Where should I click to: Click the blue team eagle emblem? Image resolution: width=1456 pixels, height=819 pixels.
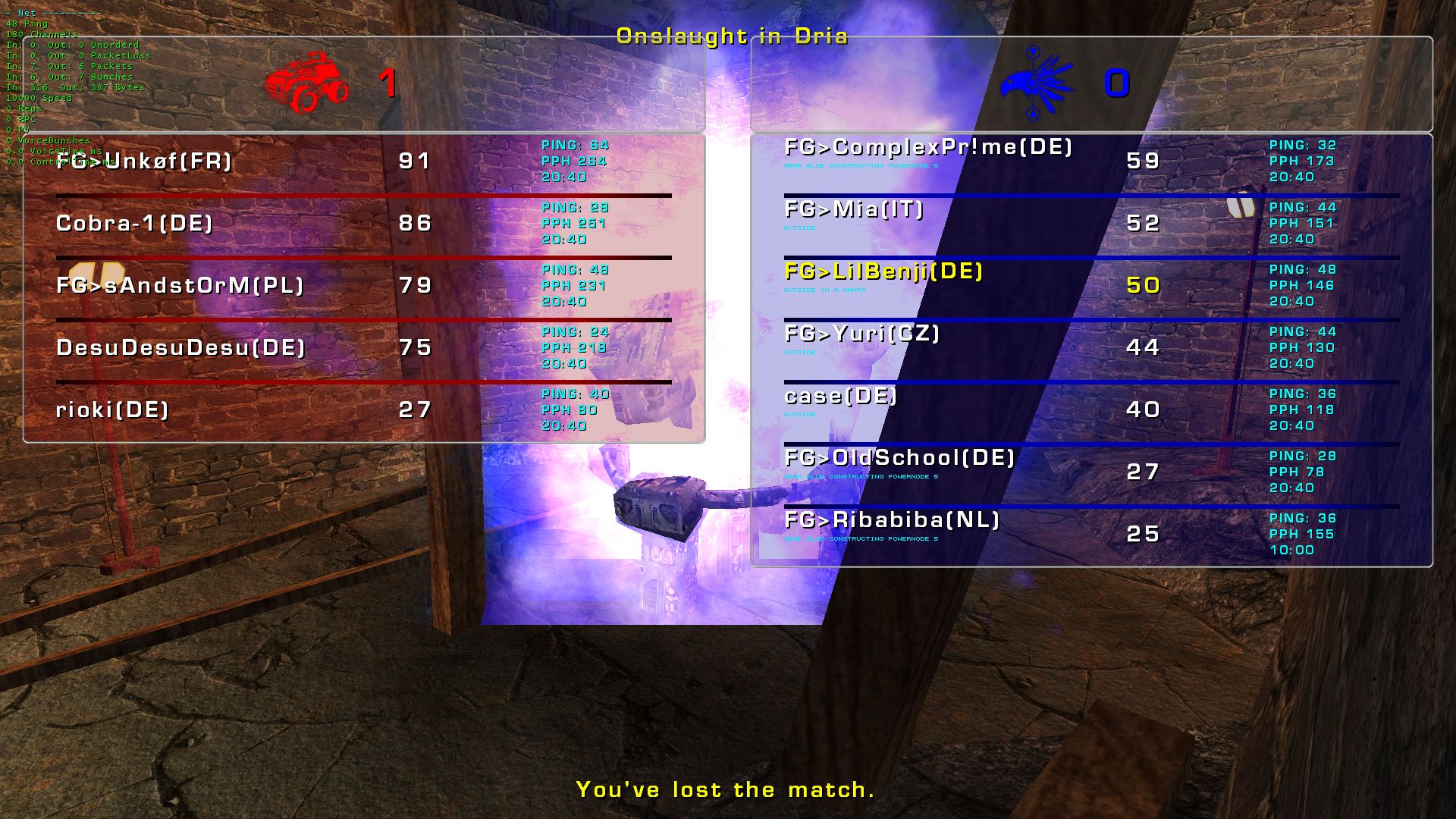pos(1036,83)
